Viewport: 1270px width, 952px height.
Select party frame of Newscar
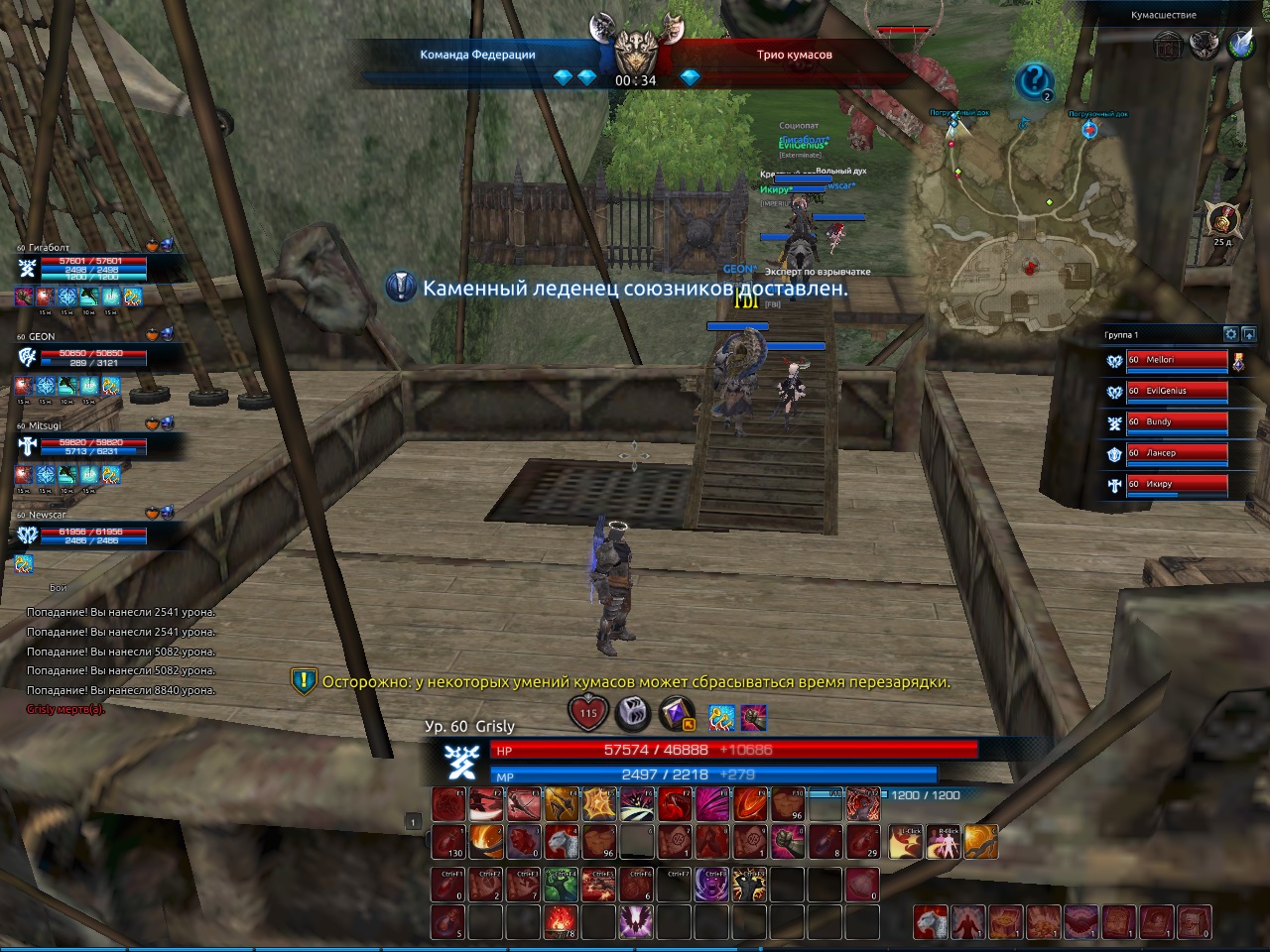click(94, 535)
